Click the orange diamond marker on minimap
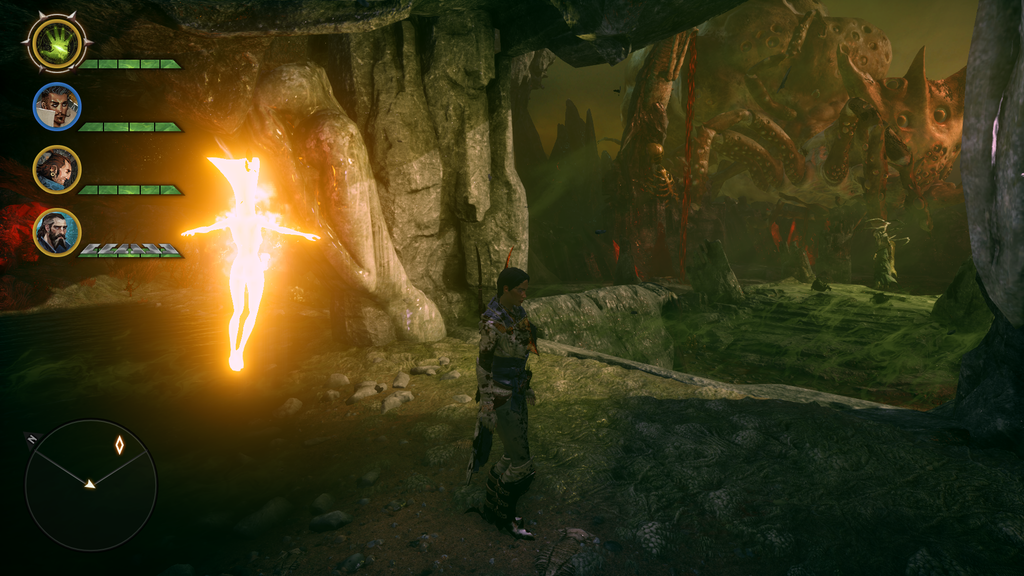Image resolution: width=1024 pixels, height=576 pixels. click(119, 445)
